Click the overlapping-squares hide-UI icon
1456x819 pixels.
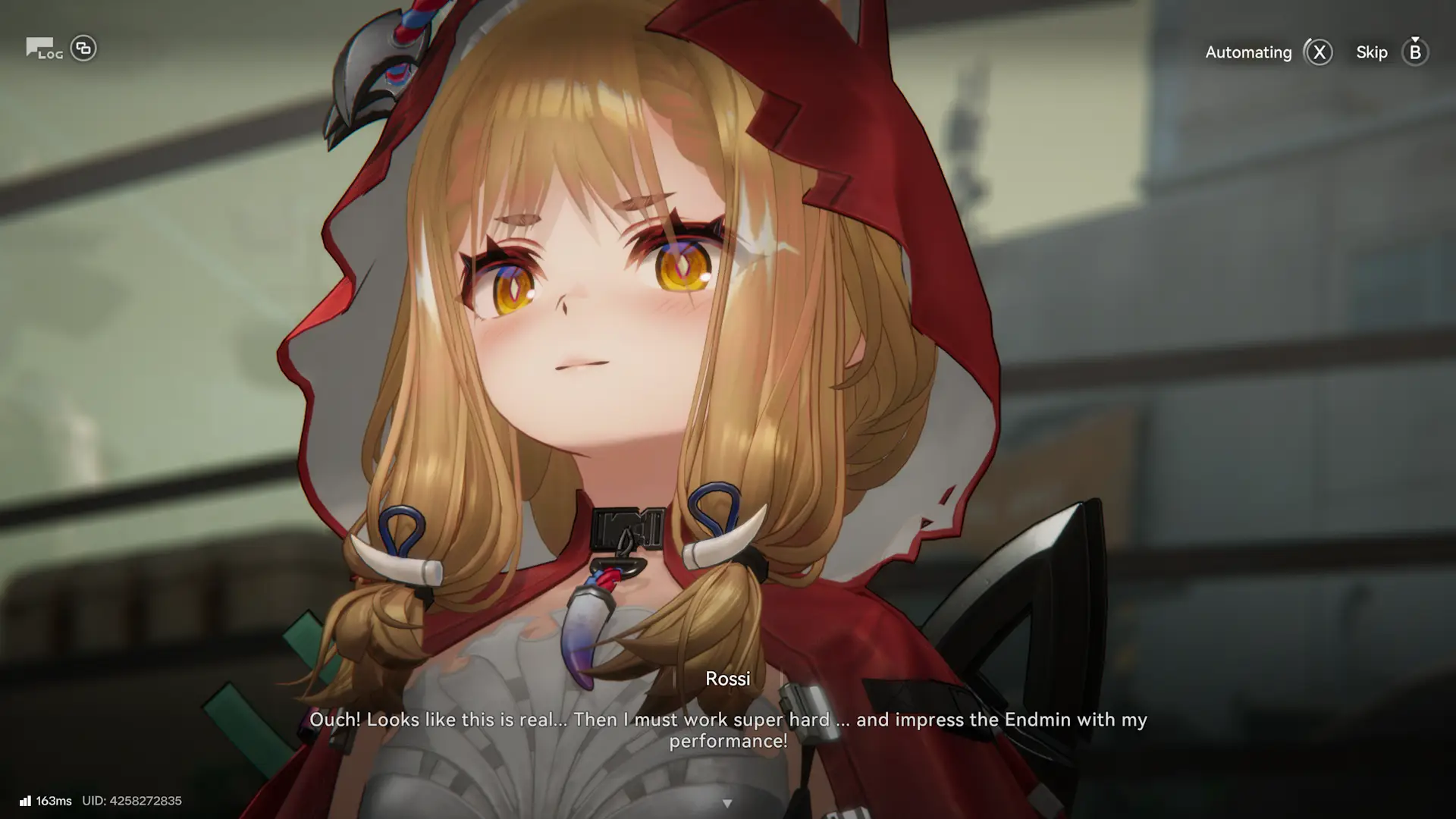[x=83, y=48]
